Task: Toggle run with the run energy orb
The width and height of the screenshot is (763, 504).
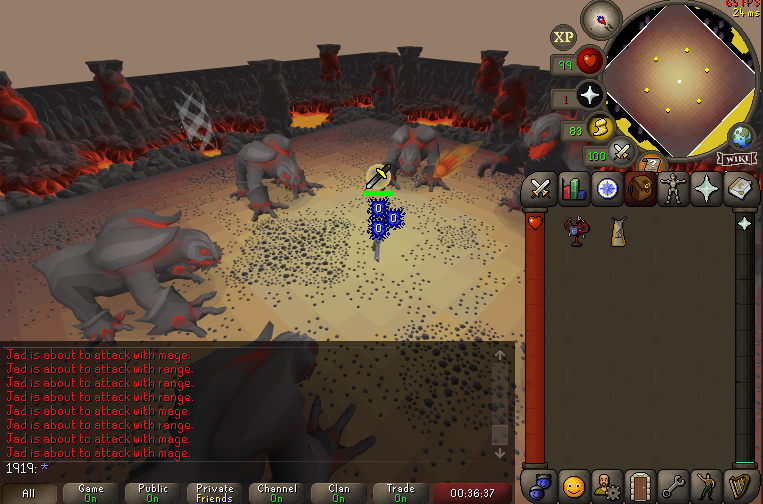Action: (x=603, y=128)
